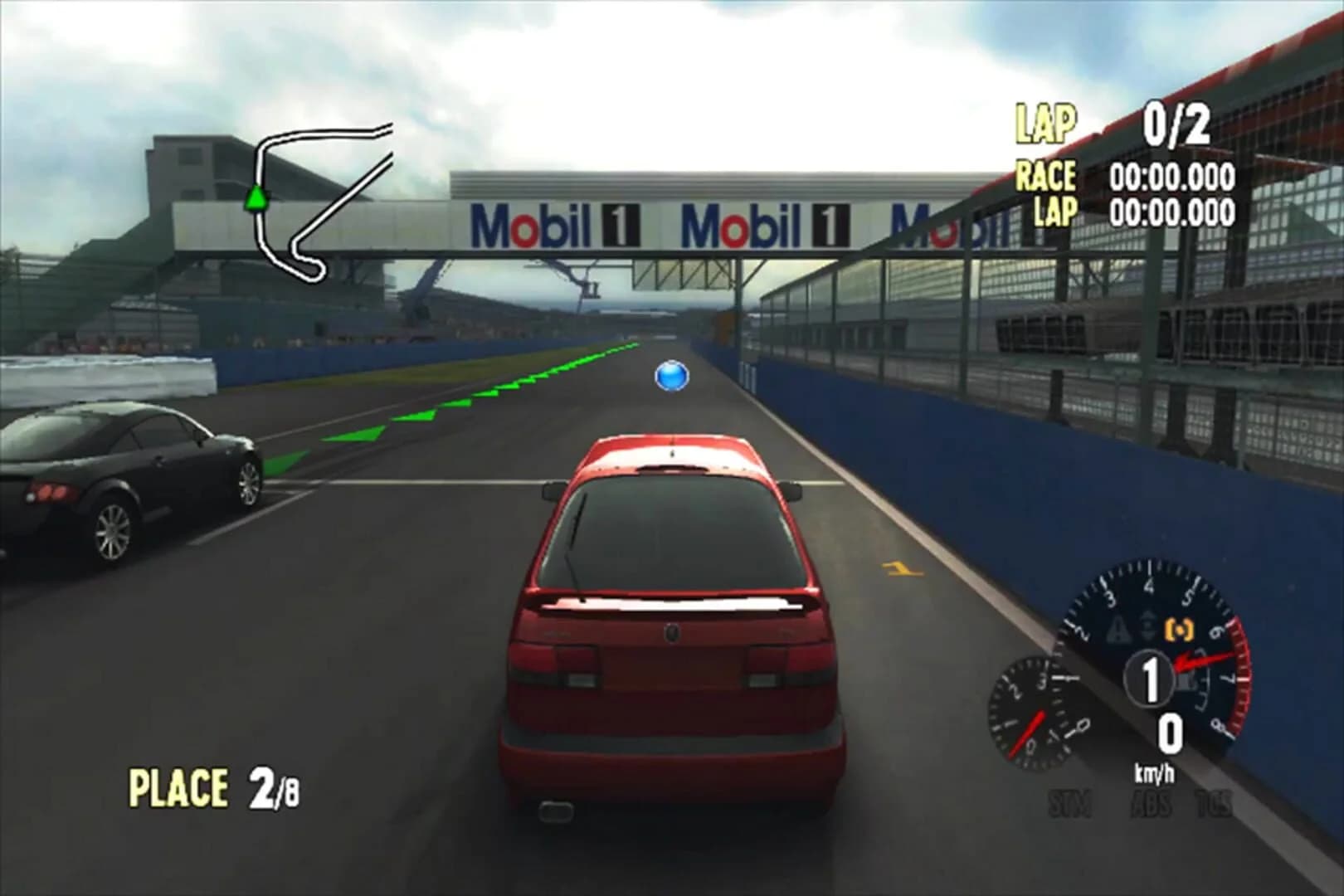Click the km/h unit label under the speed readout
This screenshot has width=1344, height=896.
[x=1155, y=772]
